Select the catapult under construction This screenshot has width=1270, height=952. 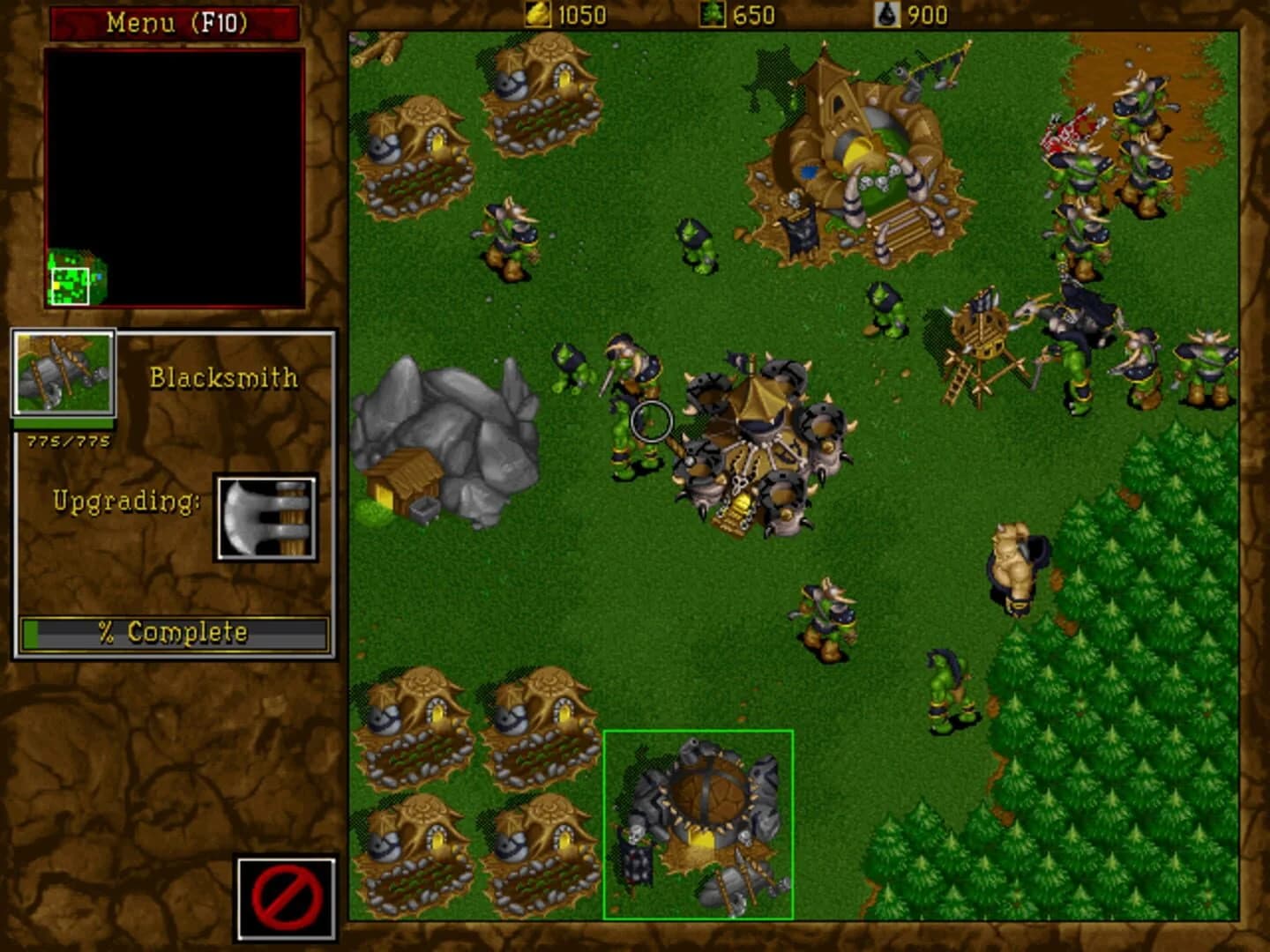pos(979,335)
